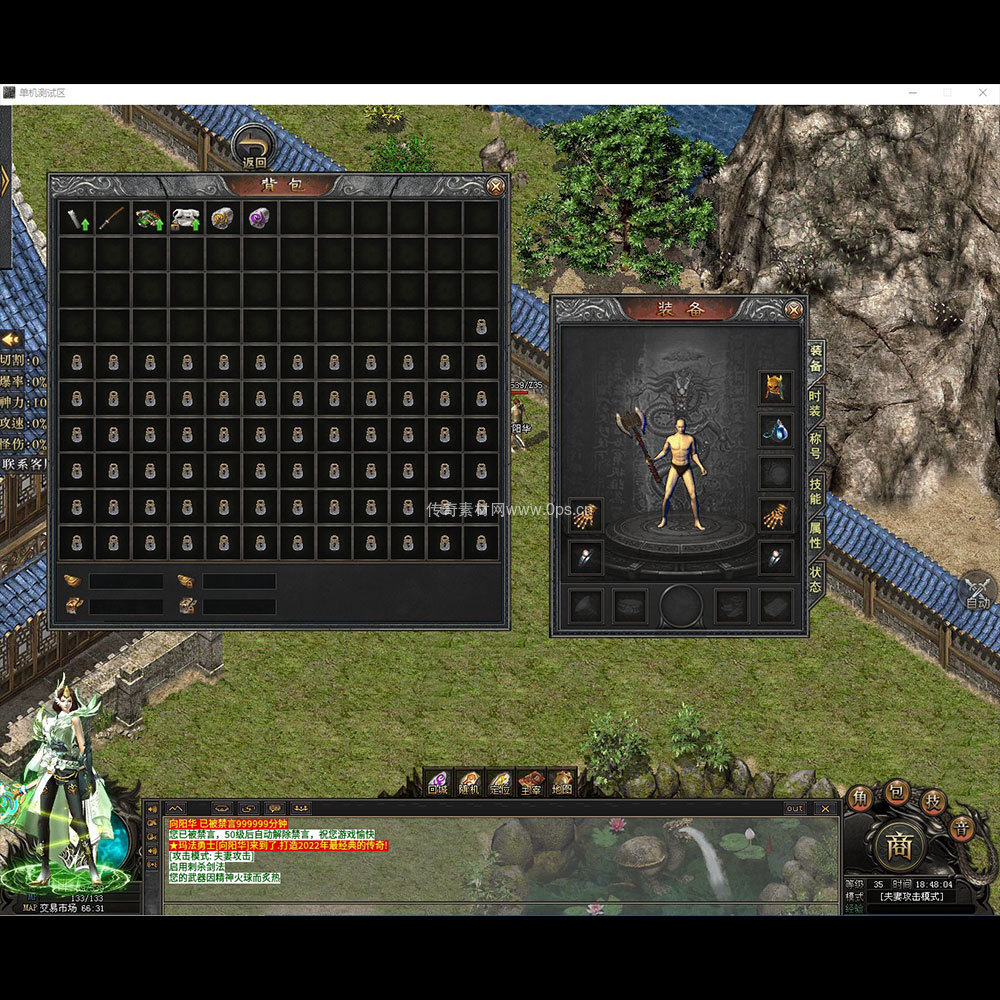
Task: Open the 地图 map shortcut
Action: click(562, 783)
